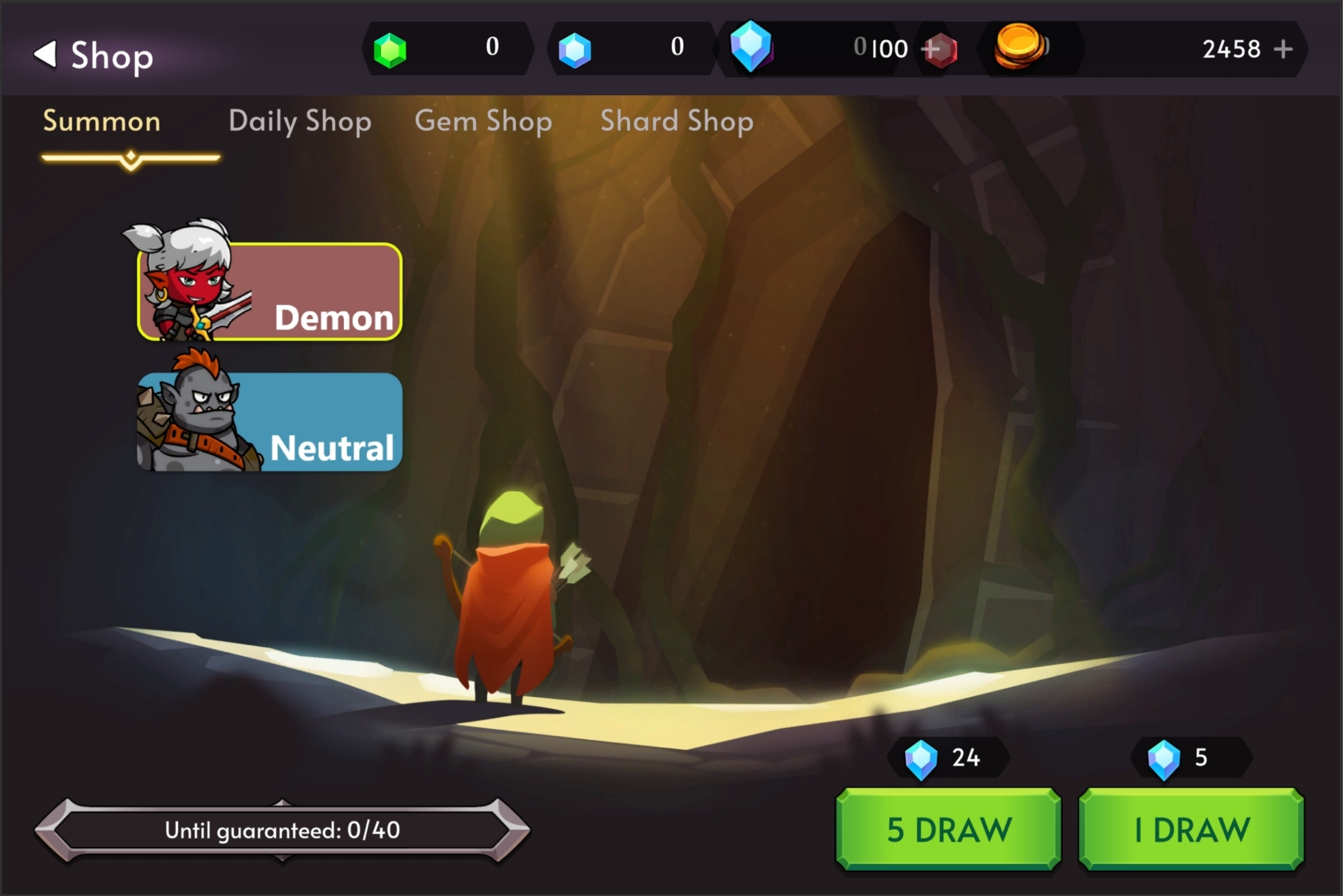Perform a 1 DRAW summon
The height and width of the screenshot is (896, 1344).
click(x=1192, y=829)
